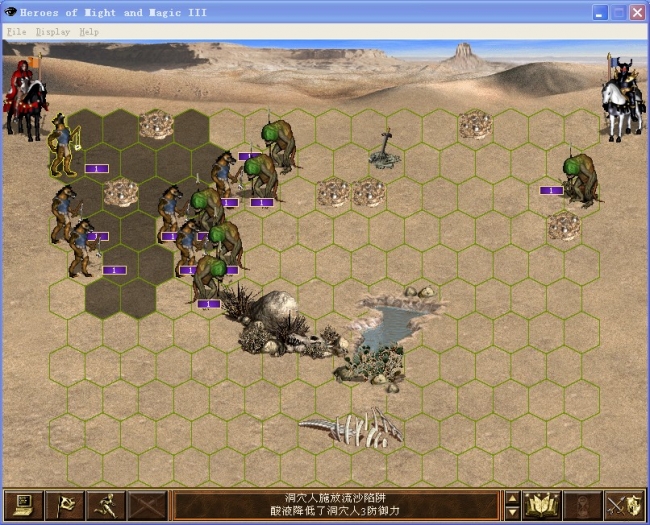Screen dimensions: 650x525
Task: Retreat using the running figure button
Action: click(106, 505)
